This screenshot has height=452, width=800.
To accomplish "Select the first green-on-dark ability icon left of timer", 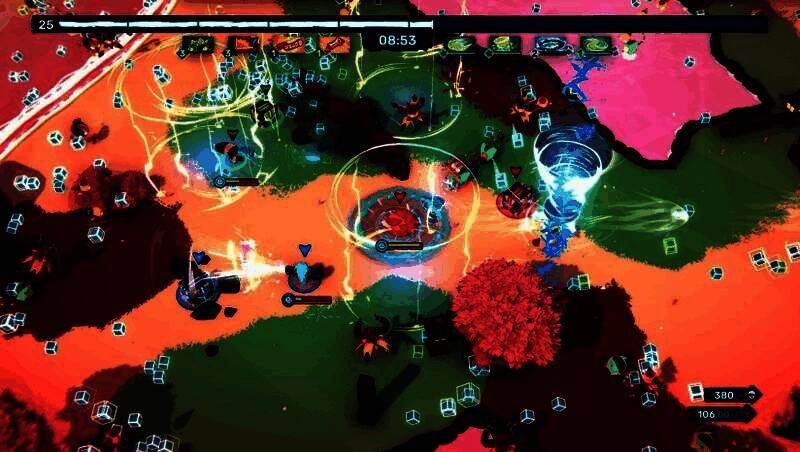I will pos(196,44).
